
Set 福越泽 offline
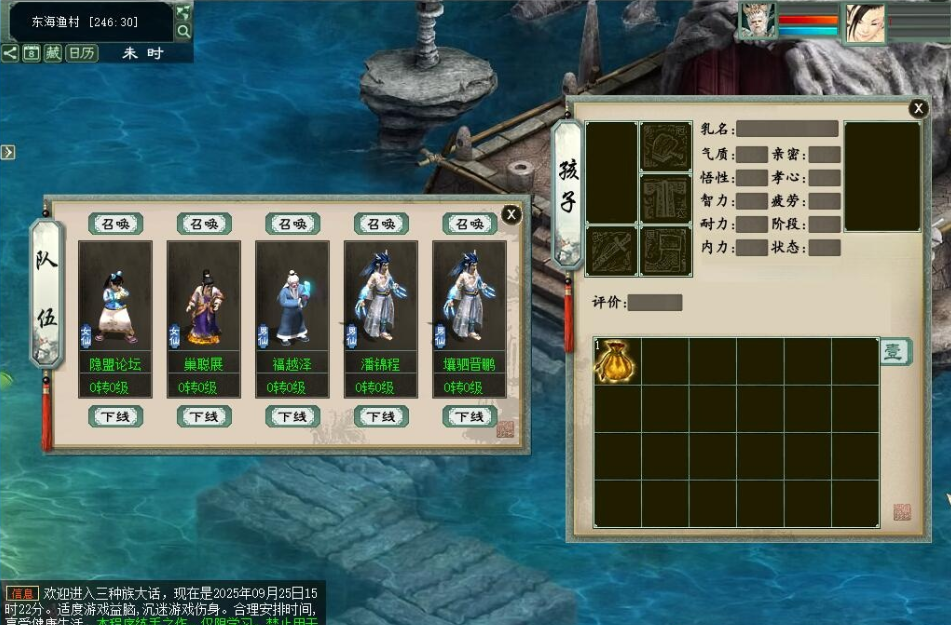292,416
